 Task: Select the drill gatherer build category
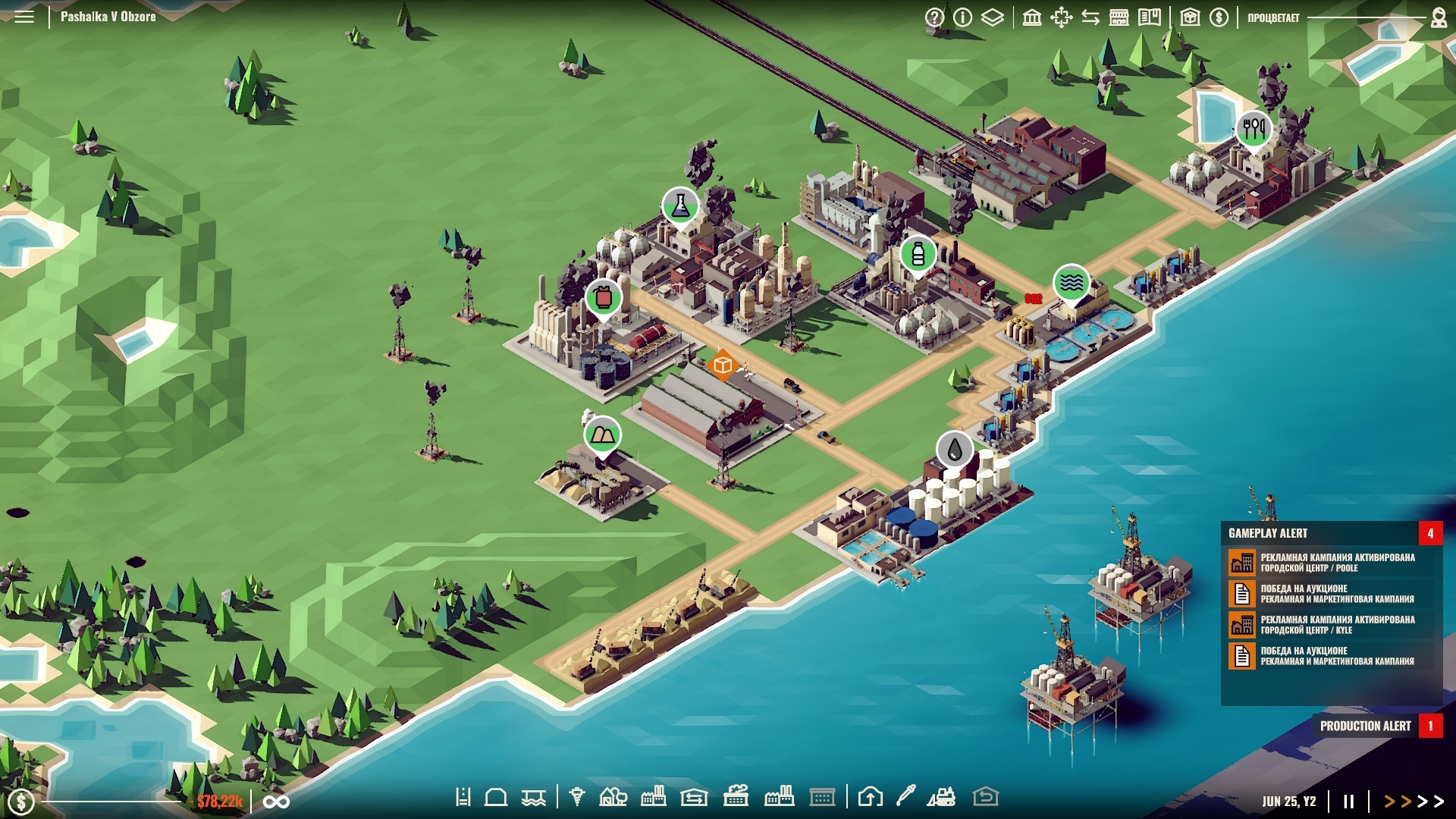pos(577,797)
